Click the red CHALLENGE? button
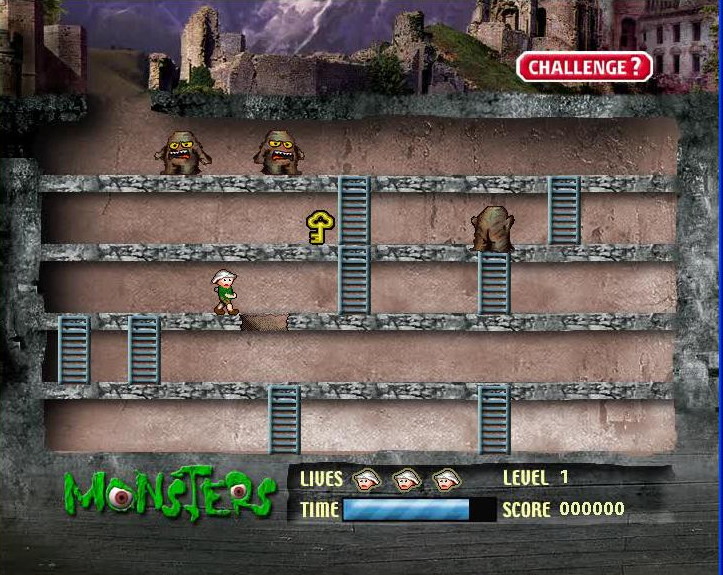The height and width of the screenshot is (575, 723). point(584,68)
